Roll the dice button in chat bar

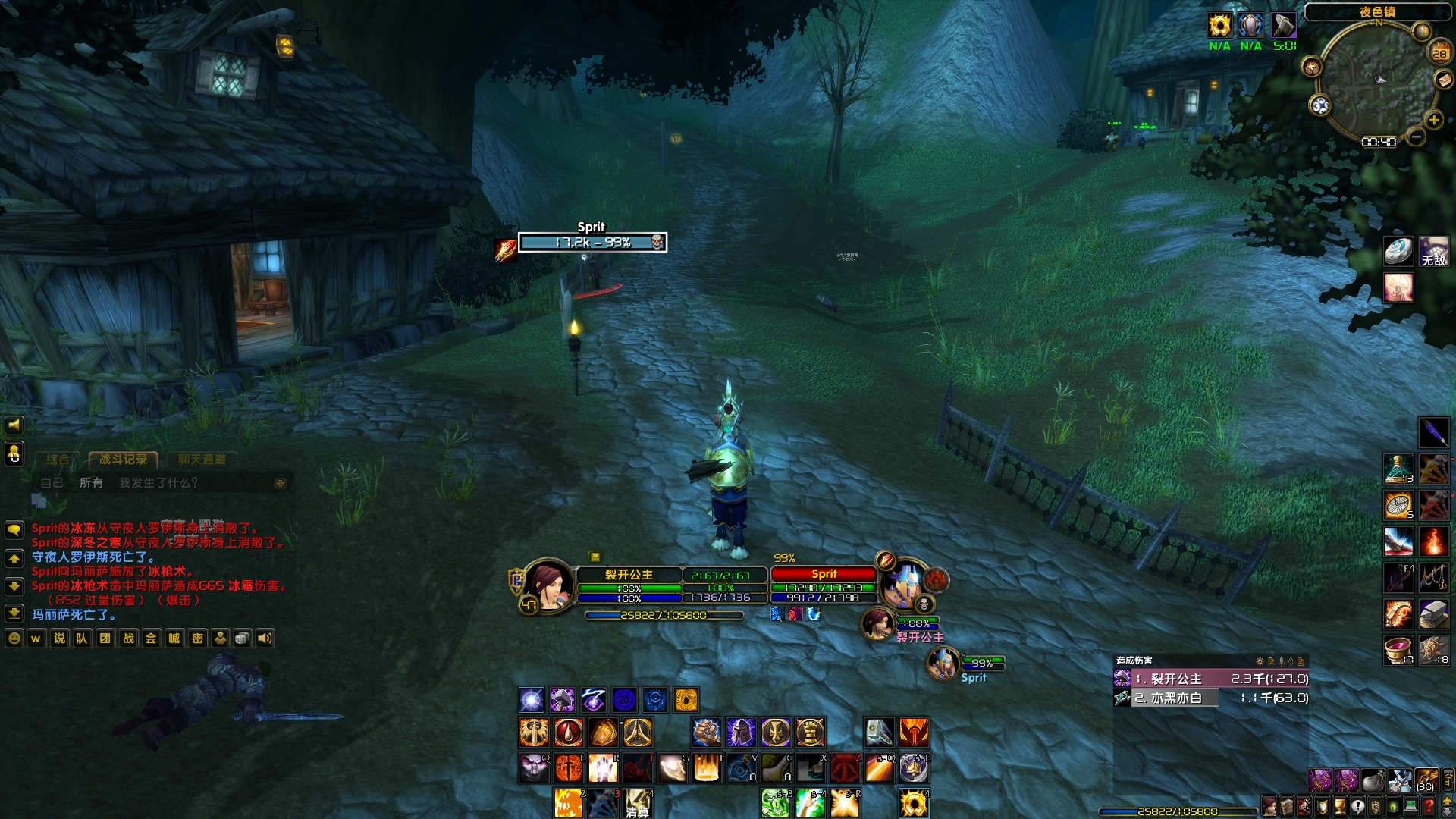click(242, 639)
